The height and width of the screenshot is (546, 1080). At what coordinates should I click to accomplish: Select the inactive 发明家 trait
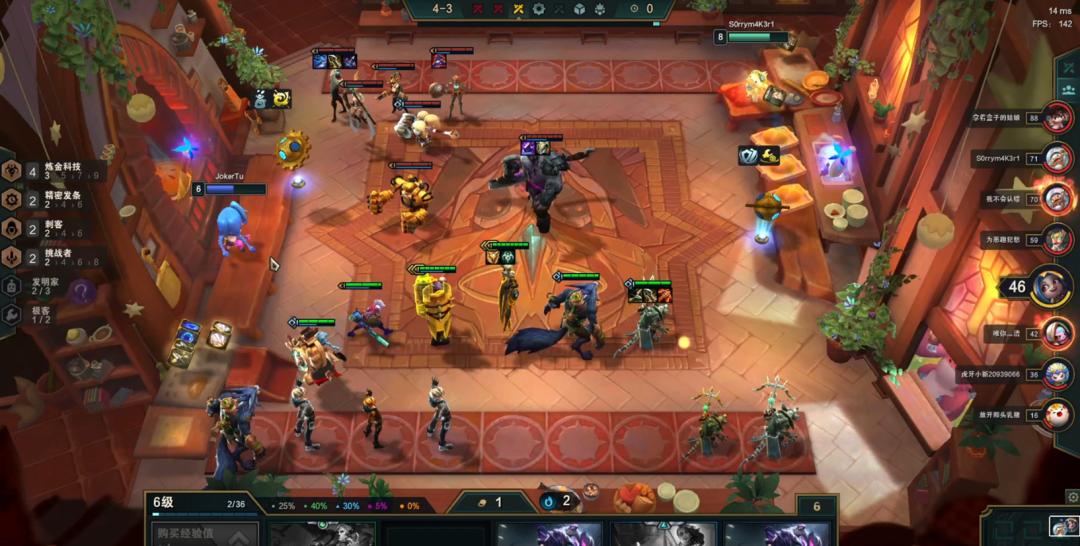coord(40,286)
